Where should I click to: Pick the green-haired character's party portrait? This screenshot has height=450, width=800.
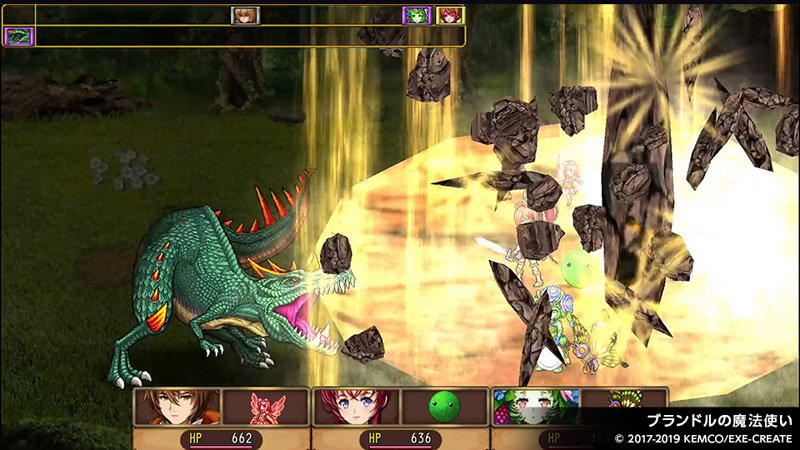[535, 408]
